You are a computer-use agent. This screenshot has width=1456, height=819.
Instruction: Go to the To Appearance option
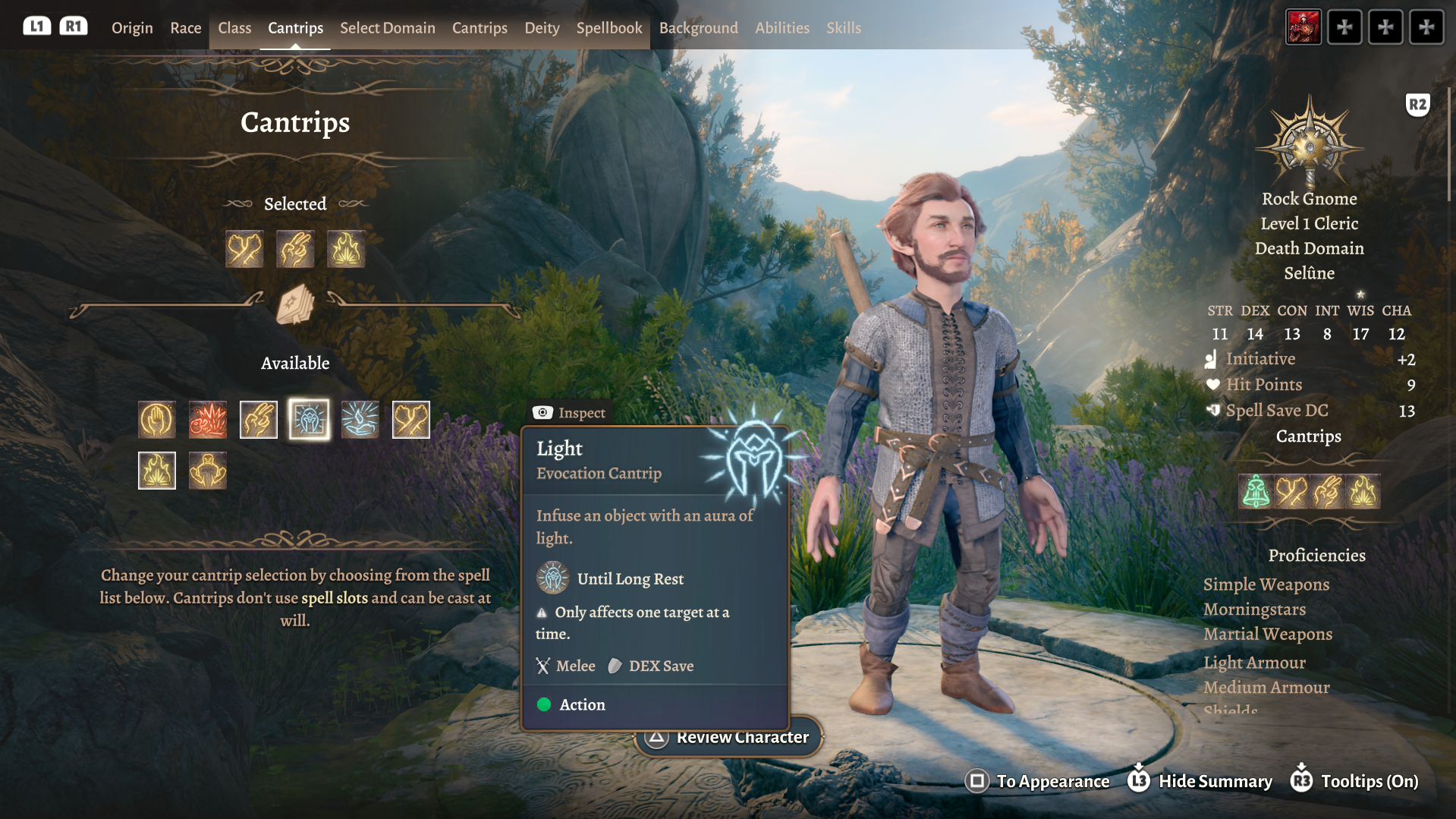(1038, 781)
